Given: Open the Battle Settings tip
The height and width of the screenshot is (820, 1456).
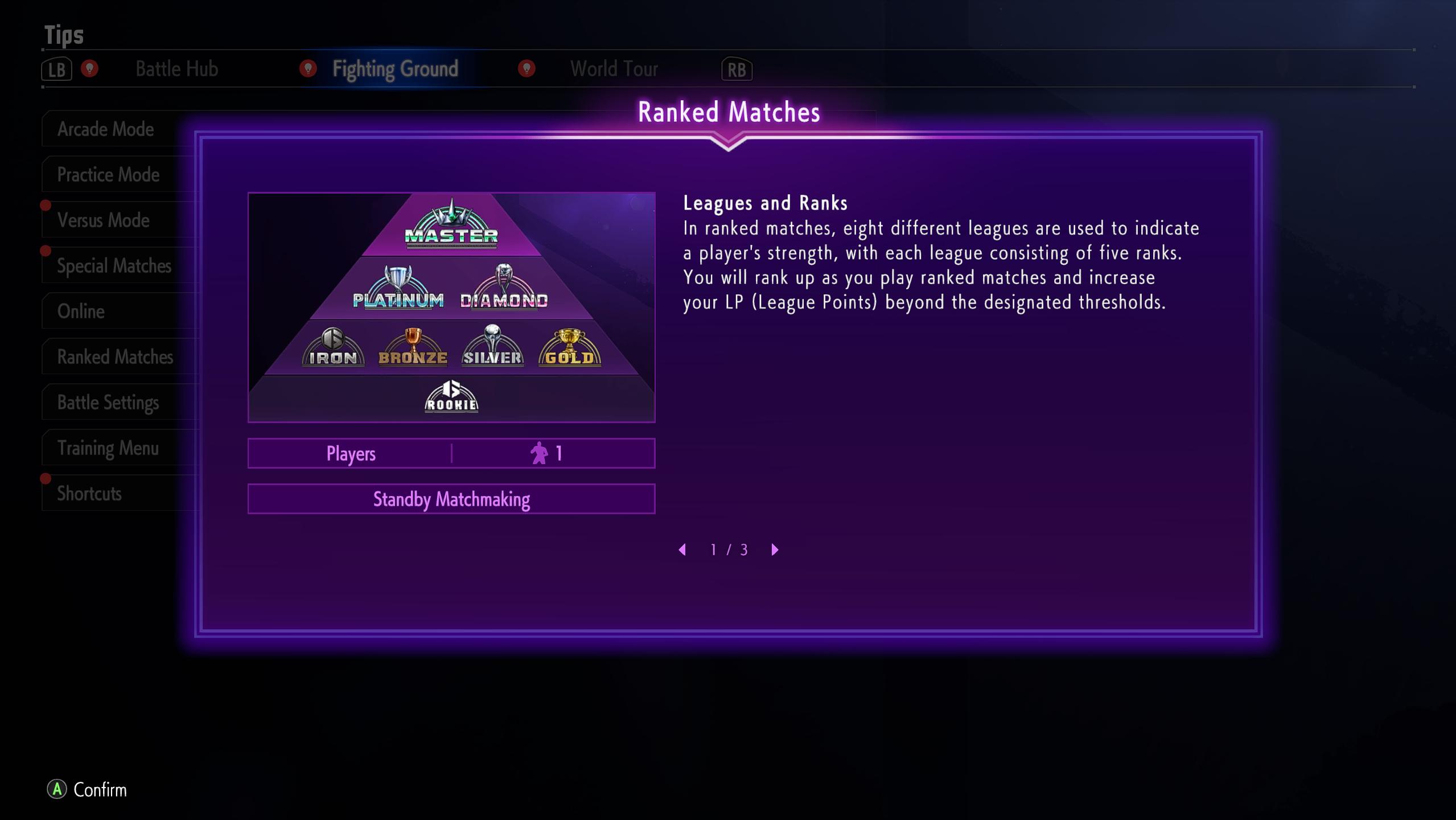Looking at the screenshot, I should click(x=108, y=403).
